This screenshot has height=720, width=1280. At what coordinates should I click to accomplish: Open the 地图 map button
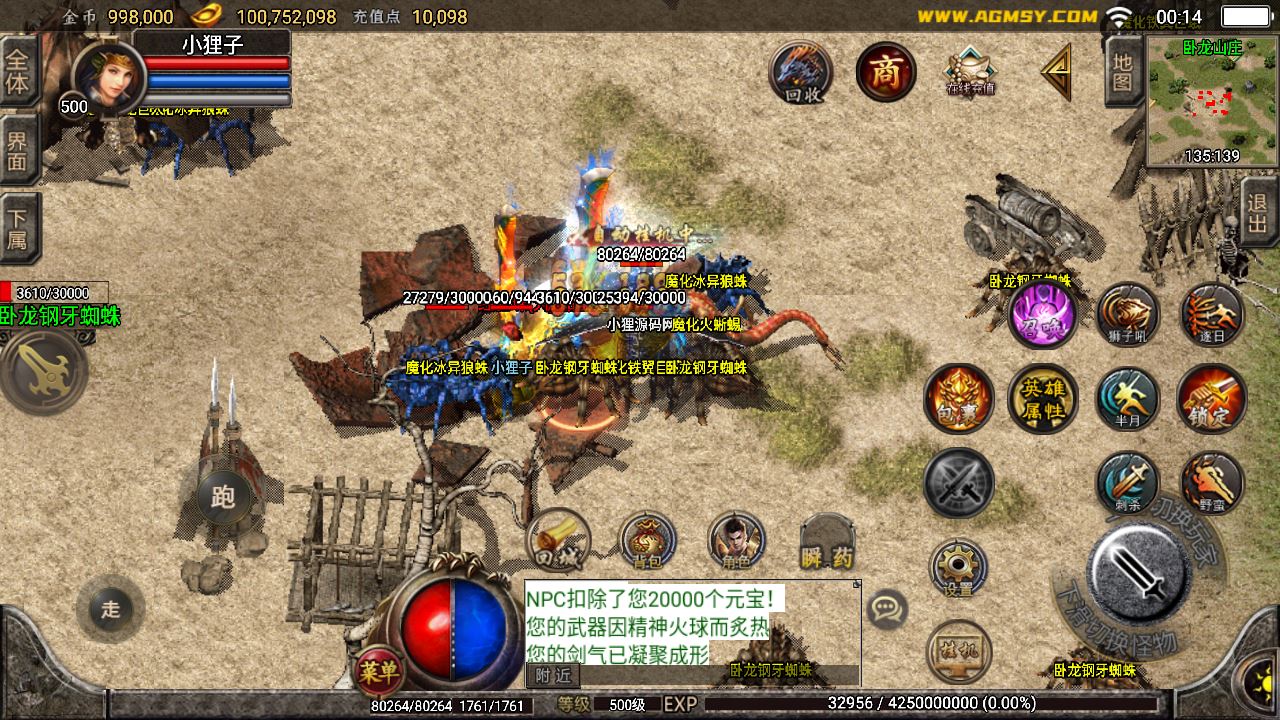tap(1122, 72)
